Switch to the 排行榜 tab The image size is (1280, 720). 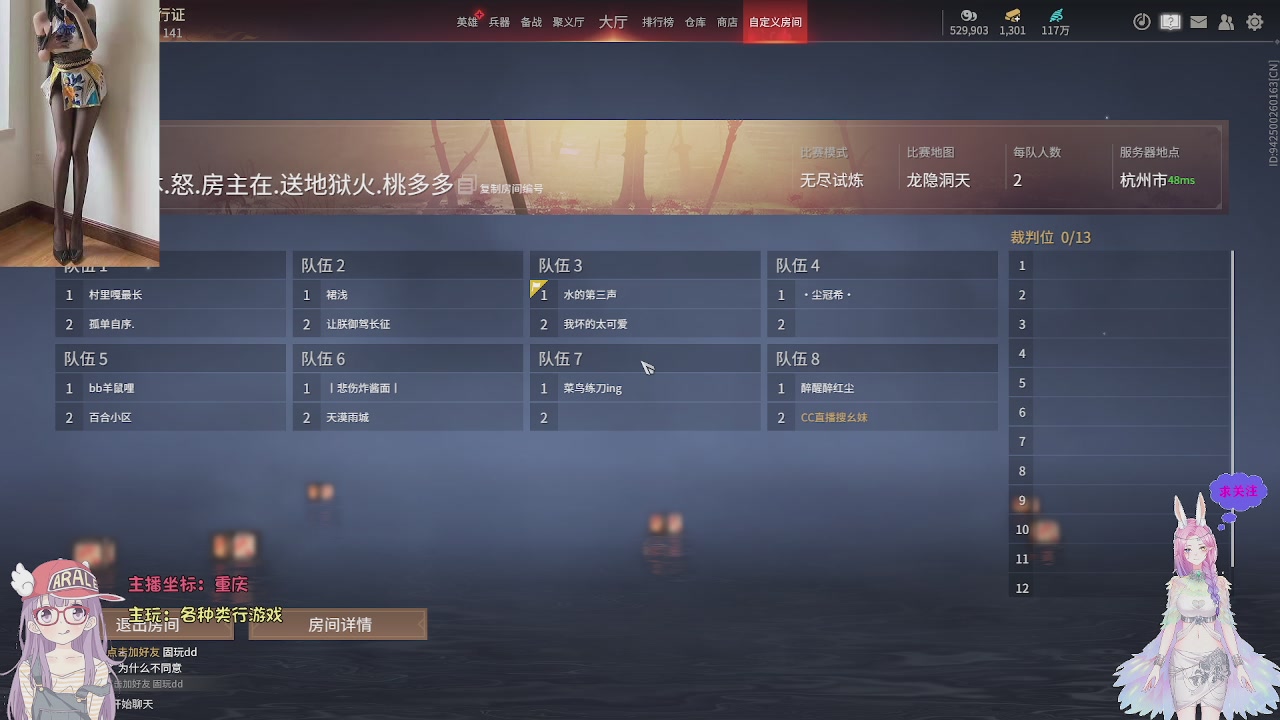tap(657, 21)
